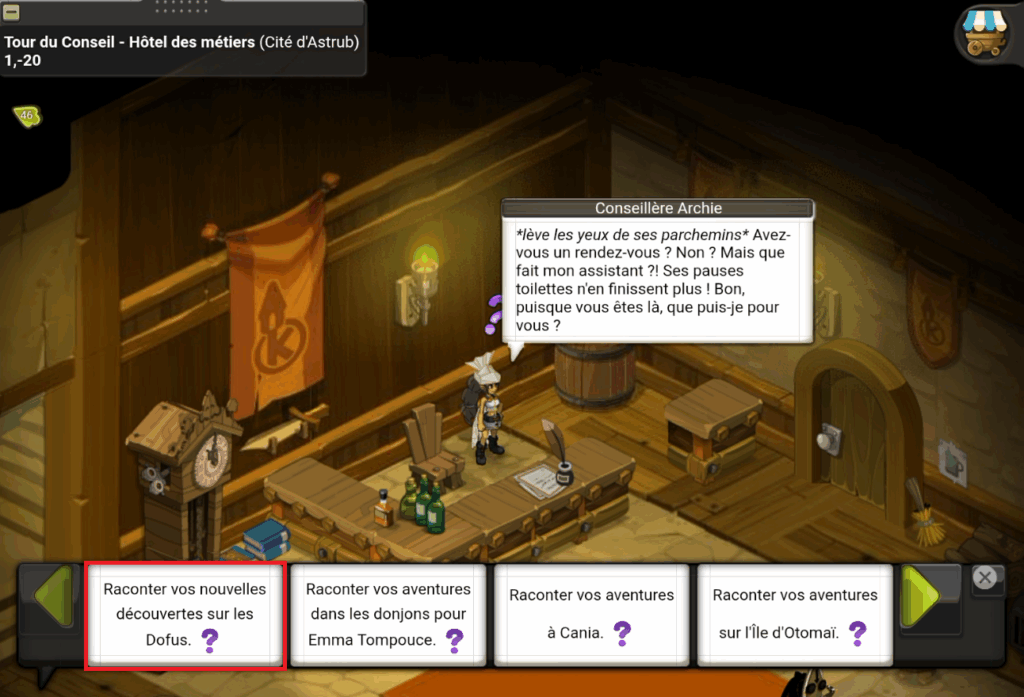Choose the Île d'Otomaï adventures reply
Image resolution: width=1024 pixels, height=697 pixels.
[x=794, y=614]
